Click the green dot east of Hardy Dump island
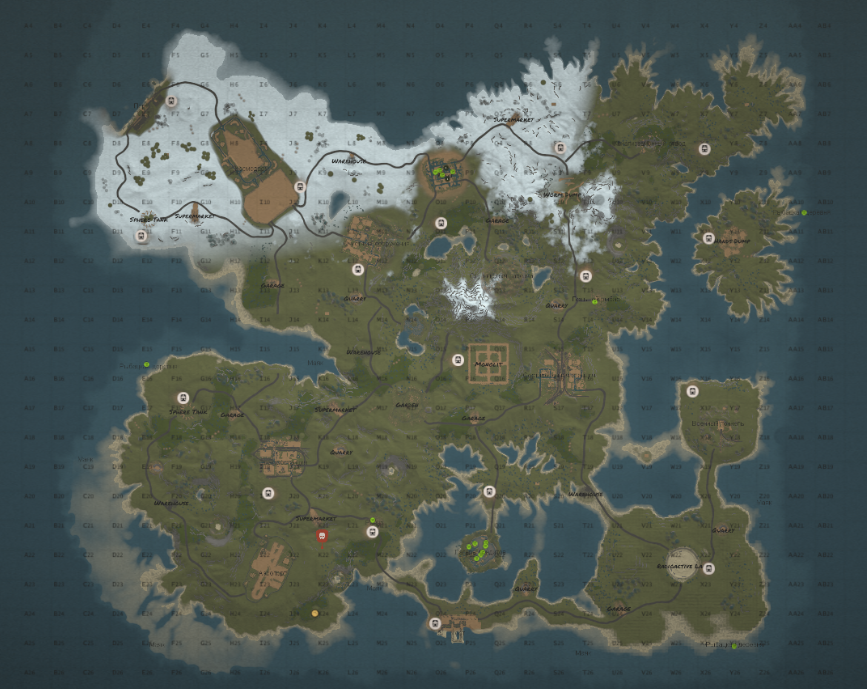This screenshot has height=689, width=867. (804, 212)
